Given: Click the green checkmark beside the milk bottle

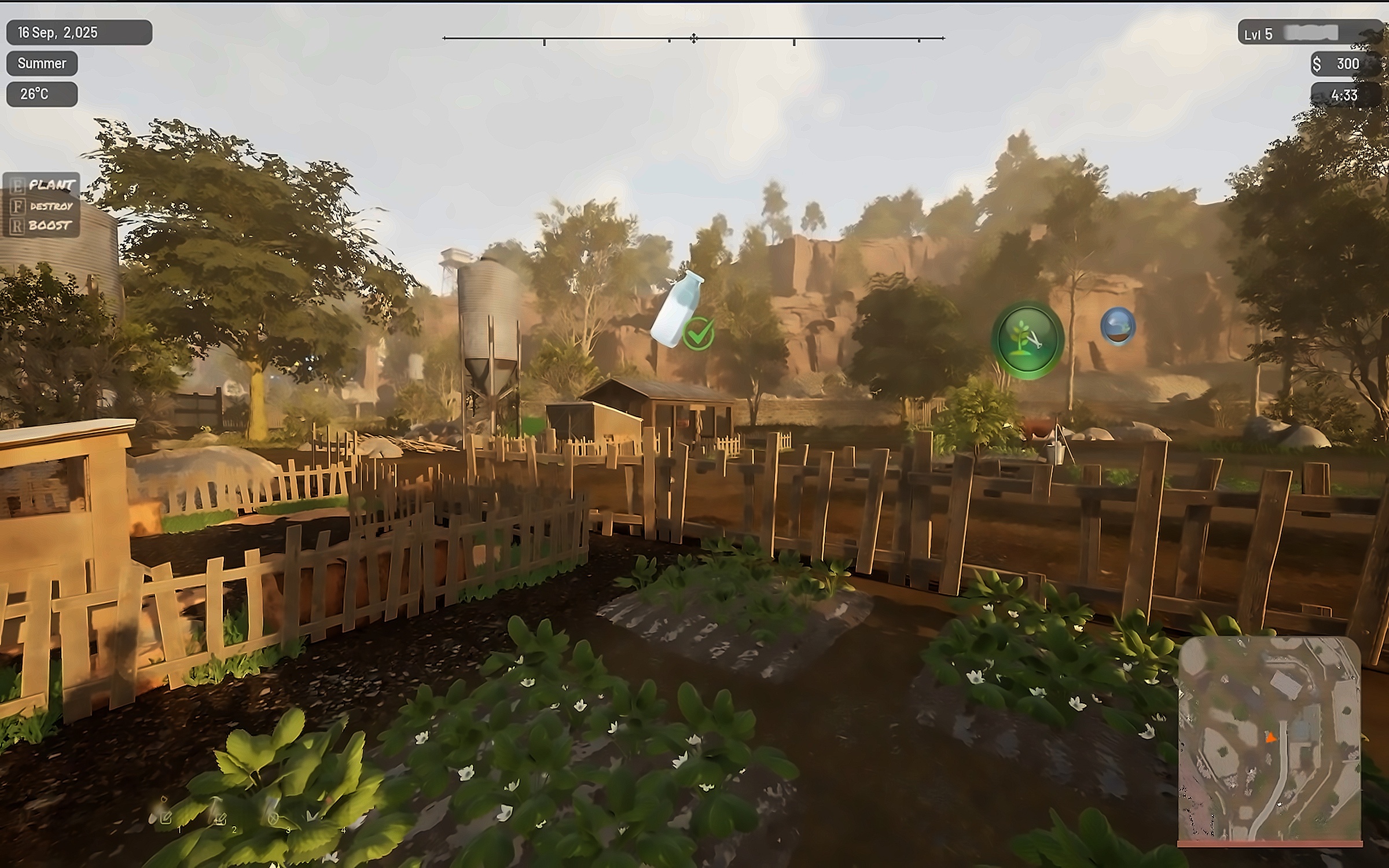Looking at the screenshot, I should 699,334.
